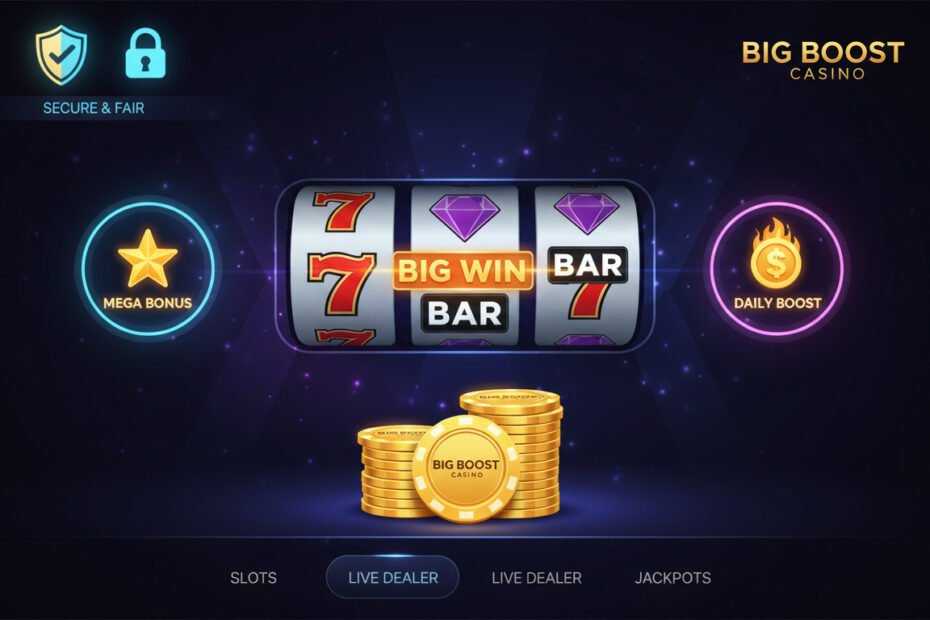Click the Big Boost Casino logo
This screenshot has width=930, height=620.
click(822, 59)
